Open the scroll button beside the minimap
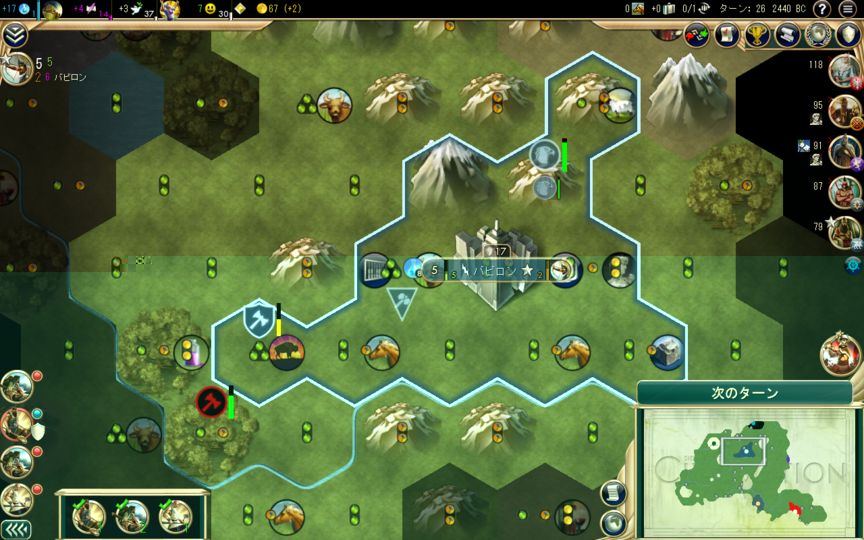The width and height of the screenshot is (864, 540). tap(614, 493)
